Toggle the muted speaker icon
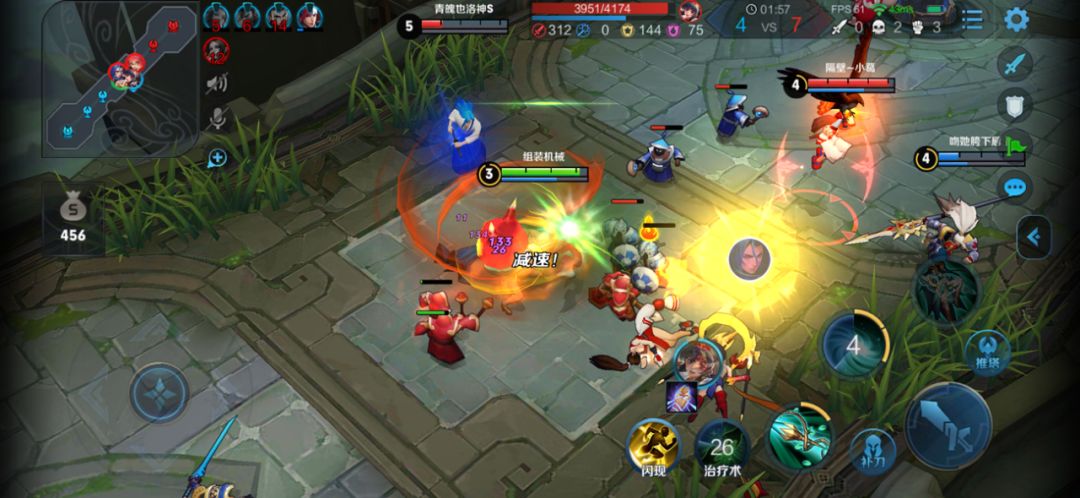 (x=216, y=83)
